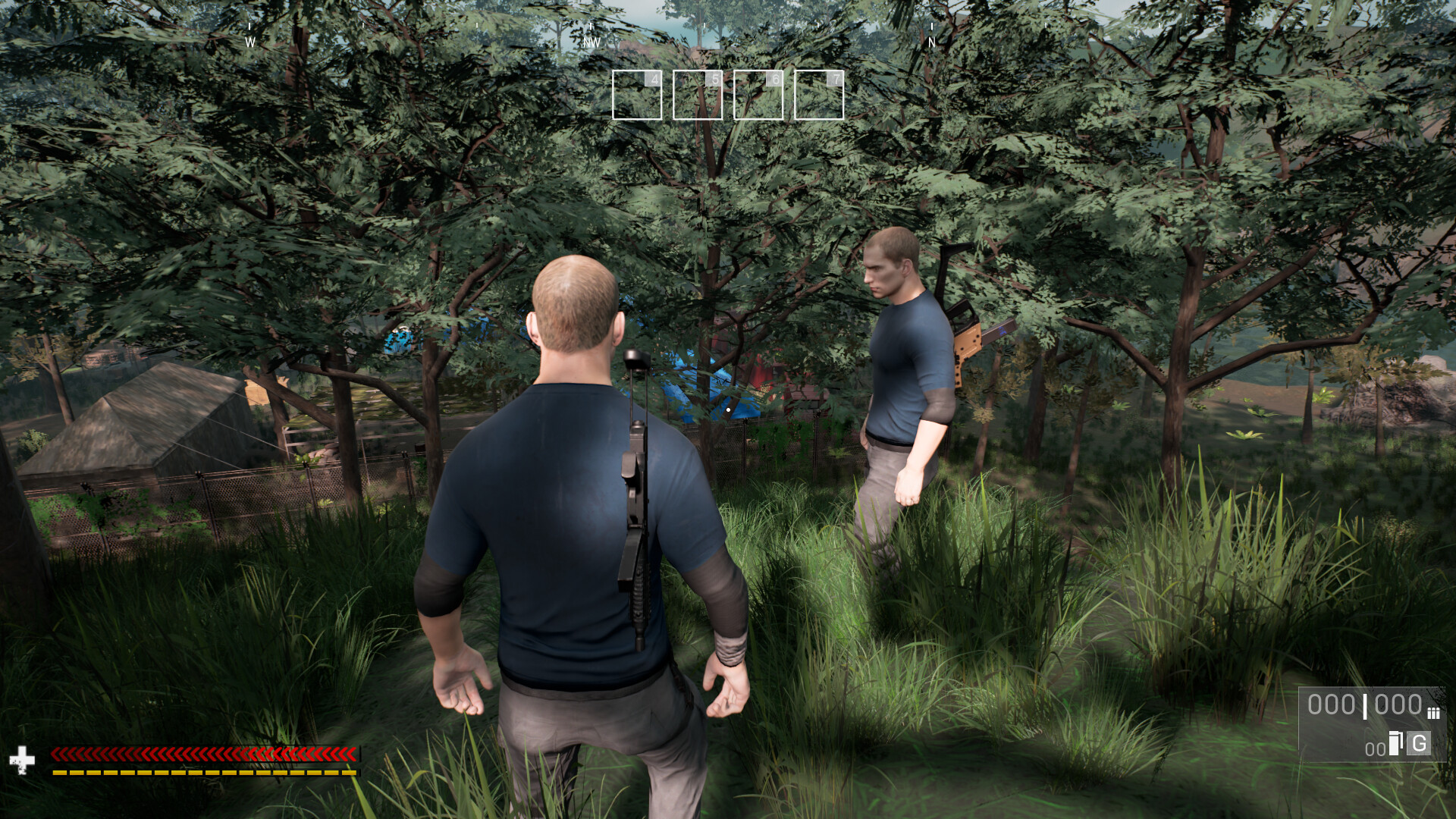Click the yellow dashed stamina bar
1456x819 pixels.
(x=205, y=772)
